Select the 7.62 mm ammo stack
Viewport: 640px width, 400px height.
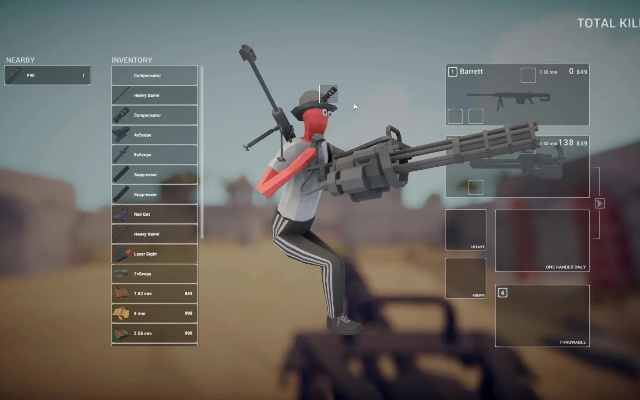pos(154,293)
